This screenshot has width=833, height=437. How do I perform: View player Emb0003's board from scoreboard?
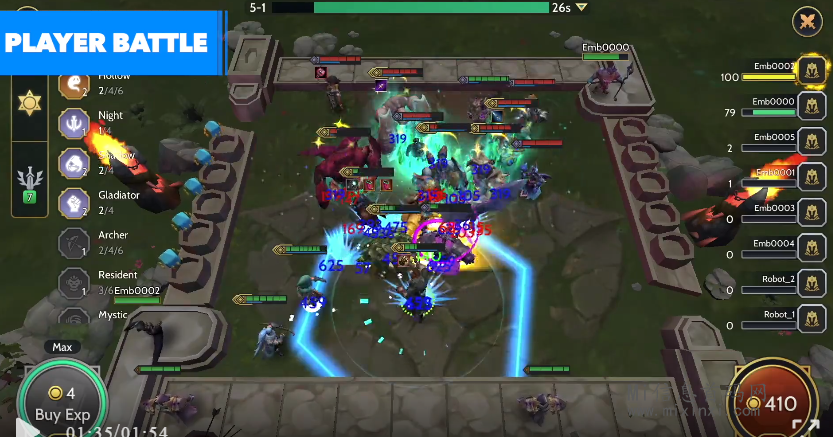tap(811, 214)
